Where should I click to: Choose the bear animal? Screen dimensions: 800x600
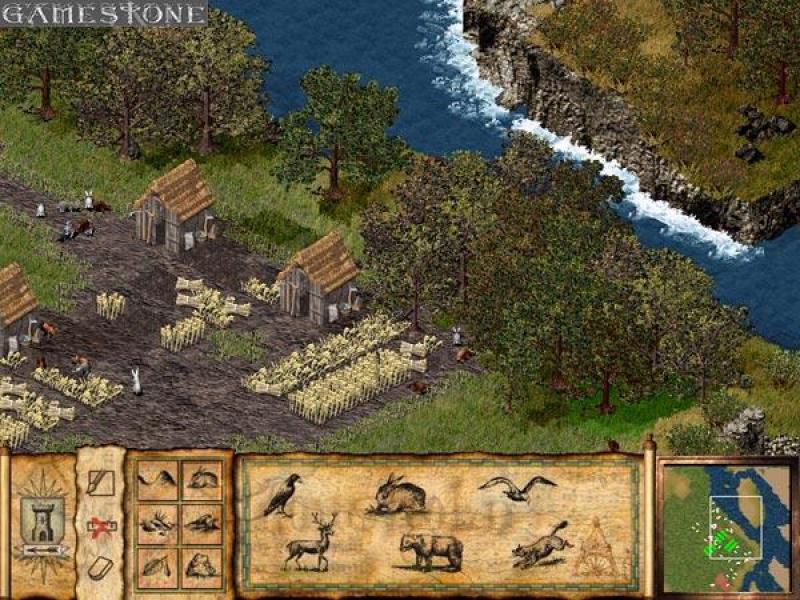[x=431, y=549]
